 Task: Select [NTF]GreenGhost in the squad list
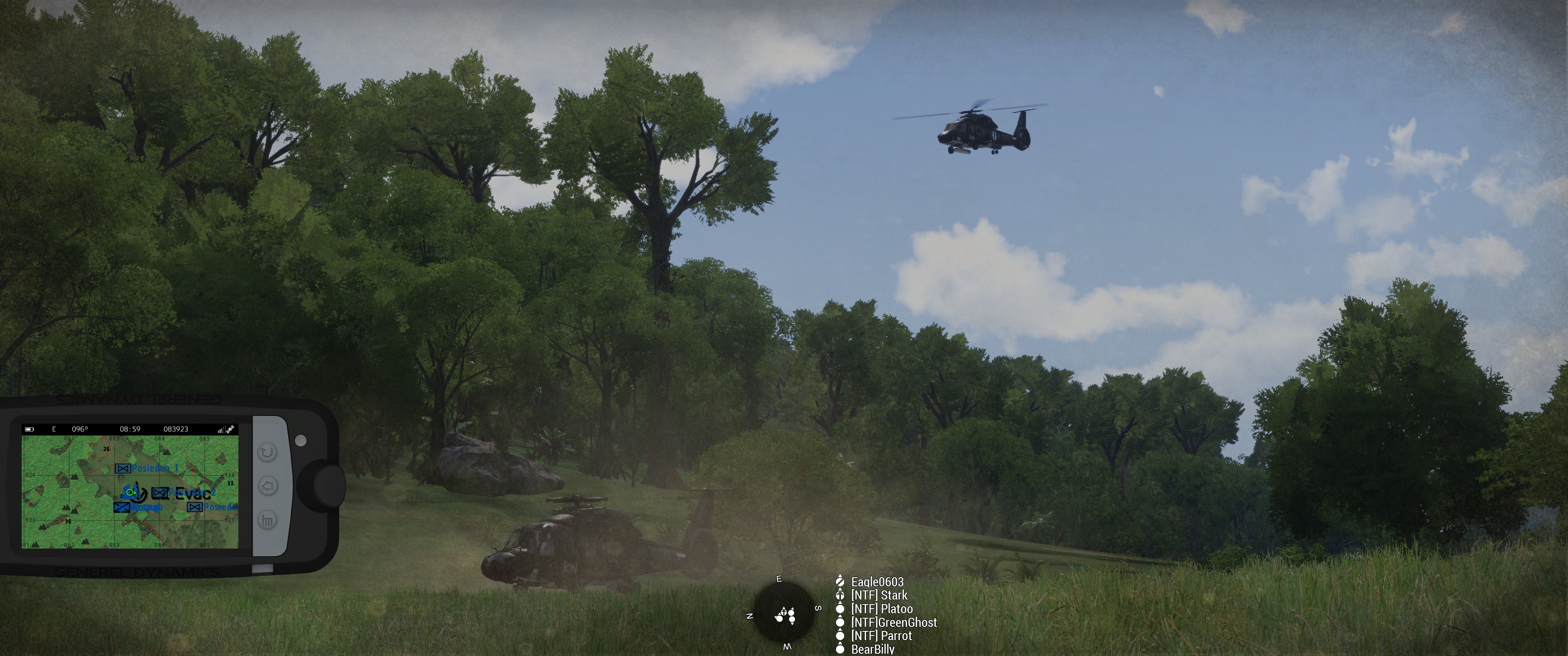(893, 622)
